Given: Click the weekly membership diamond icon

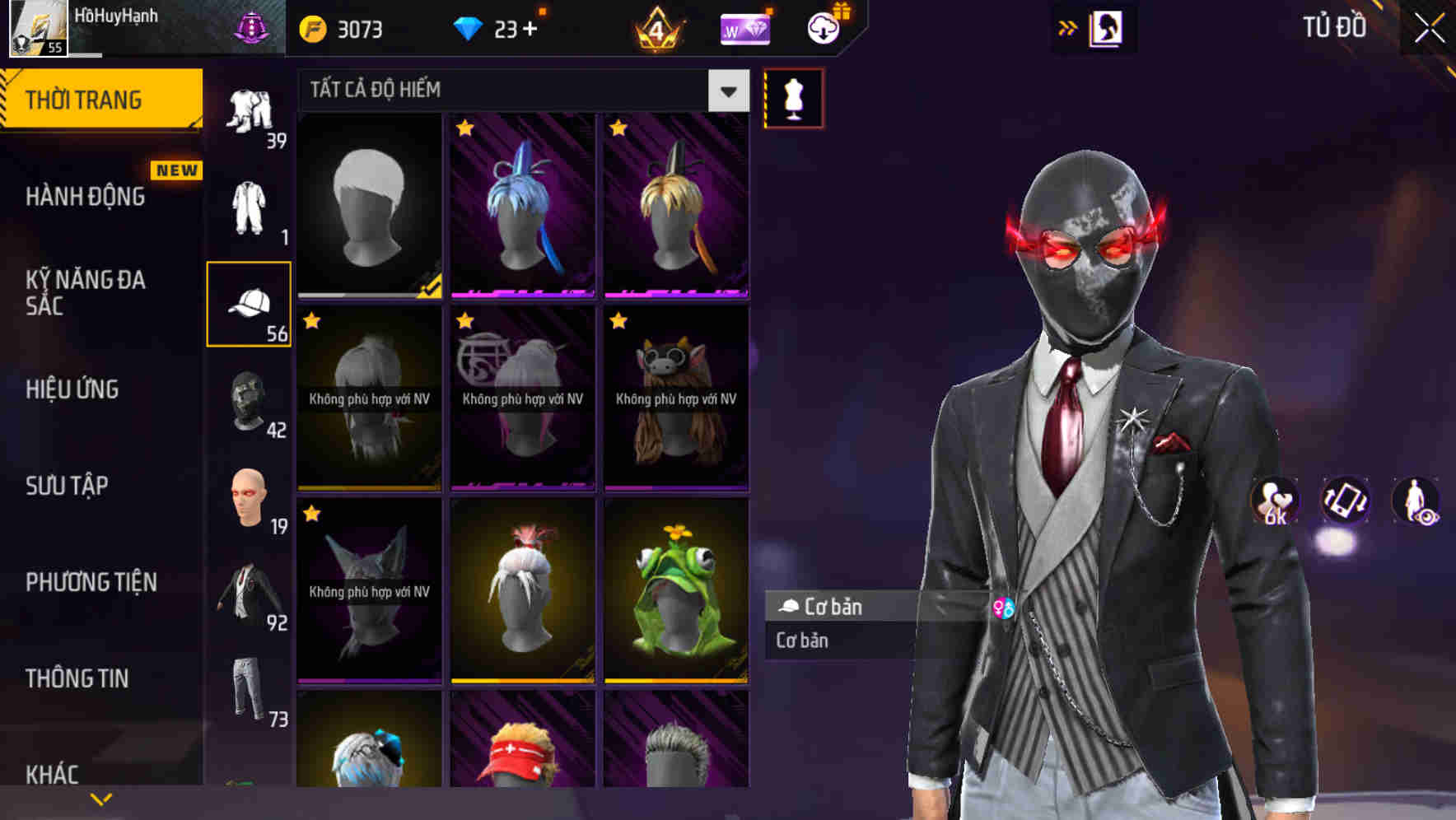Looking at the screenshot, I should [744, 27].
